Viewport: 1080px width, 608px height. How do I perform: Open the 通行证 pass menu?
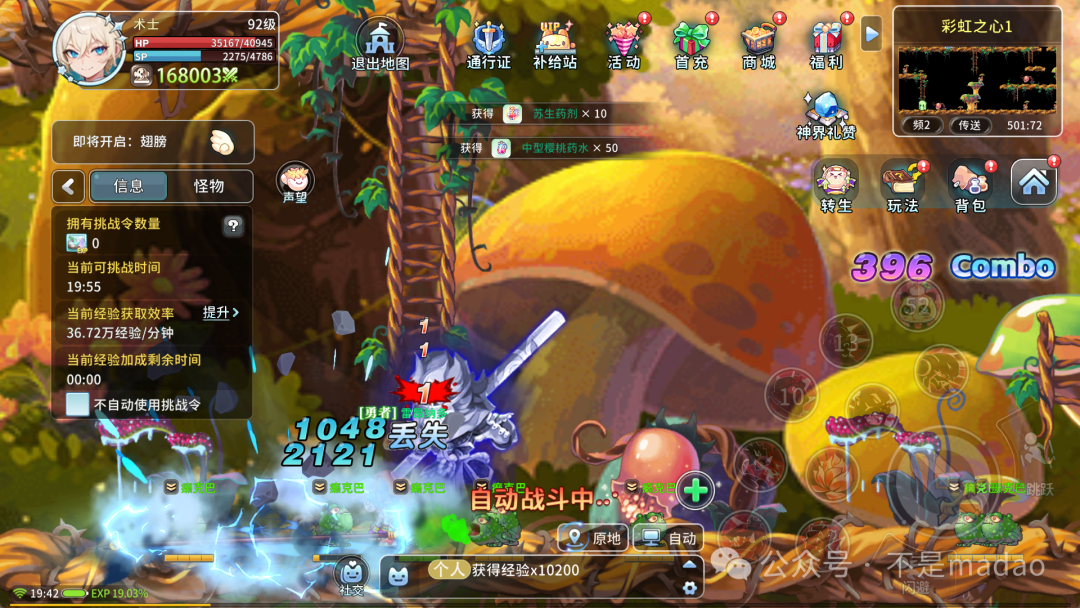pyautogui.click(x=488, y=44)
